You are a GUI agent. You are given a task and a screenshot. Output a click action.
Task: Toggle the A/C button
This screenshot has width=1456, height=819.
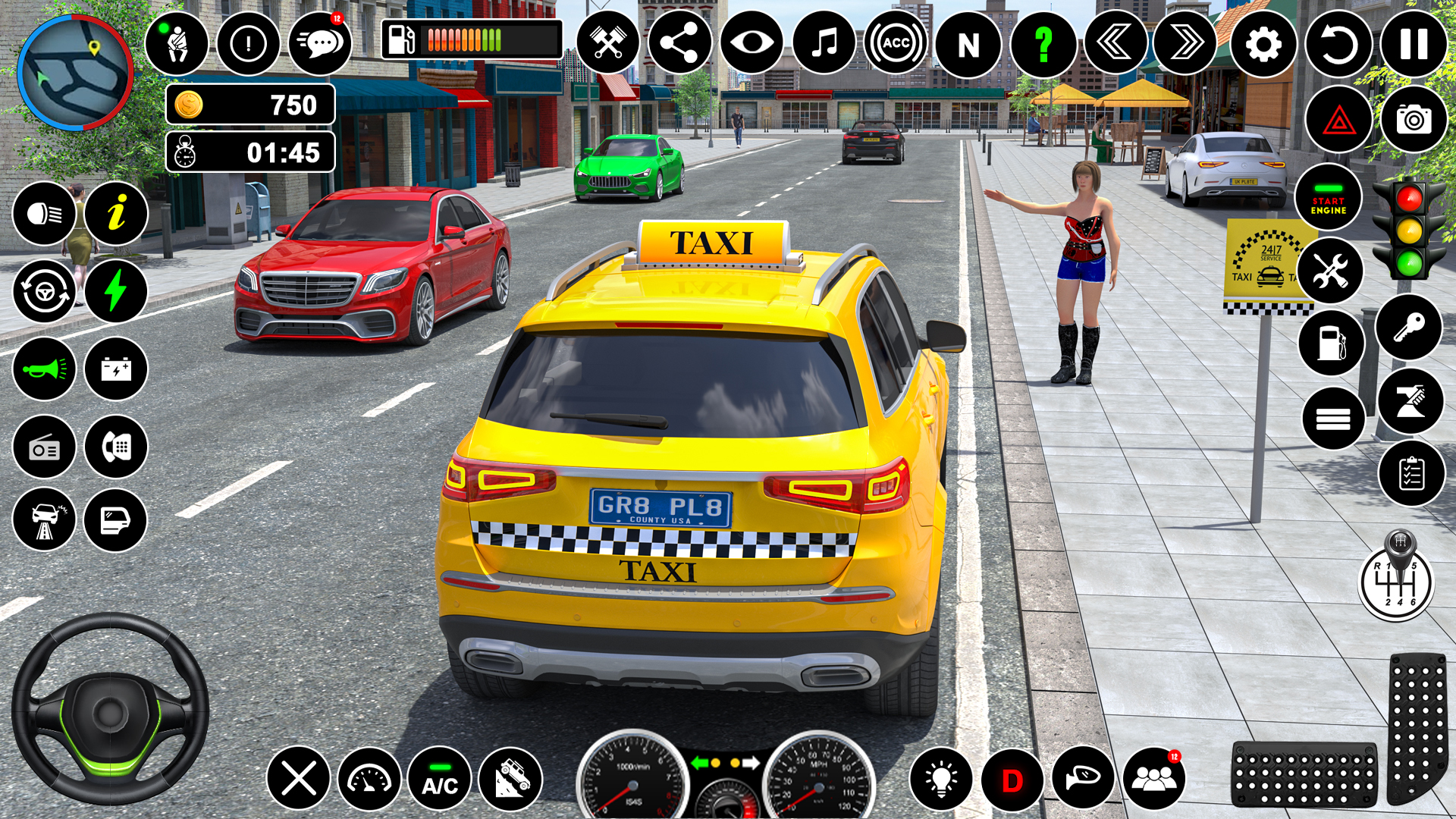(440, 779)
